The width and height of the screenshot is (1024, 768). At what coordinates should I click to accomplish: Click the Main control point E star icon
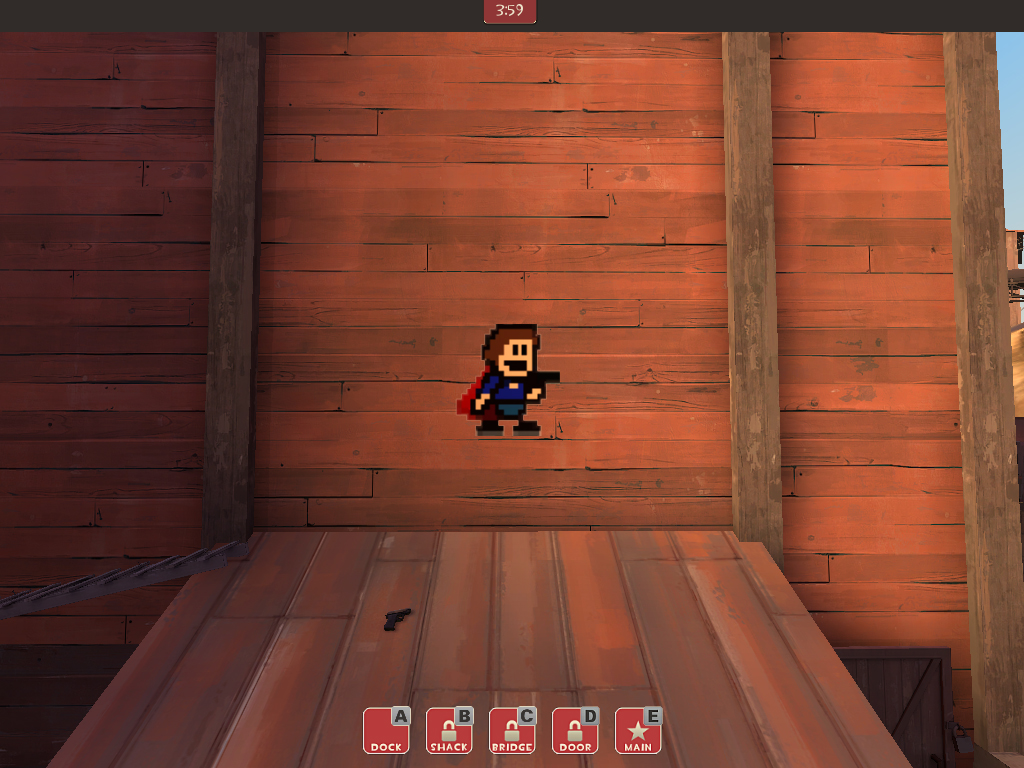(x=638, y=731)
